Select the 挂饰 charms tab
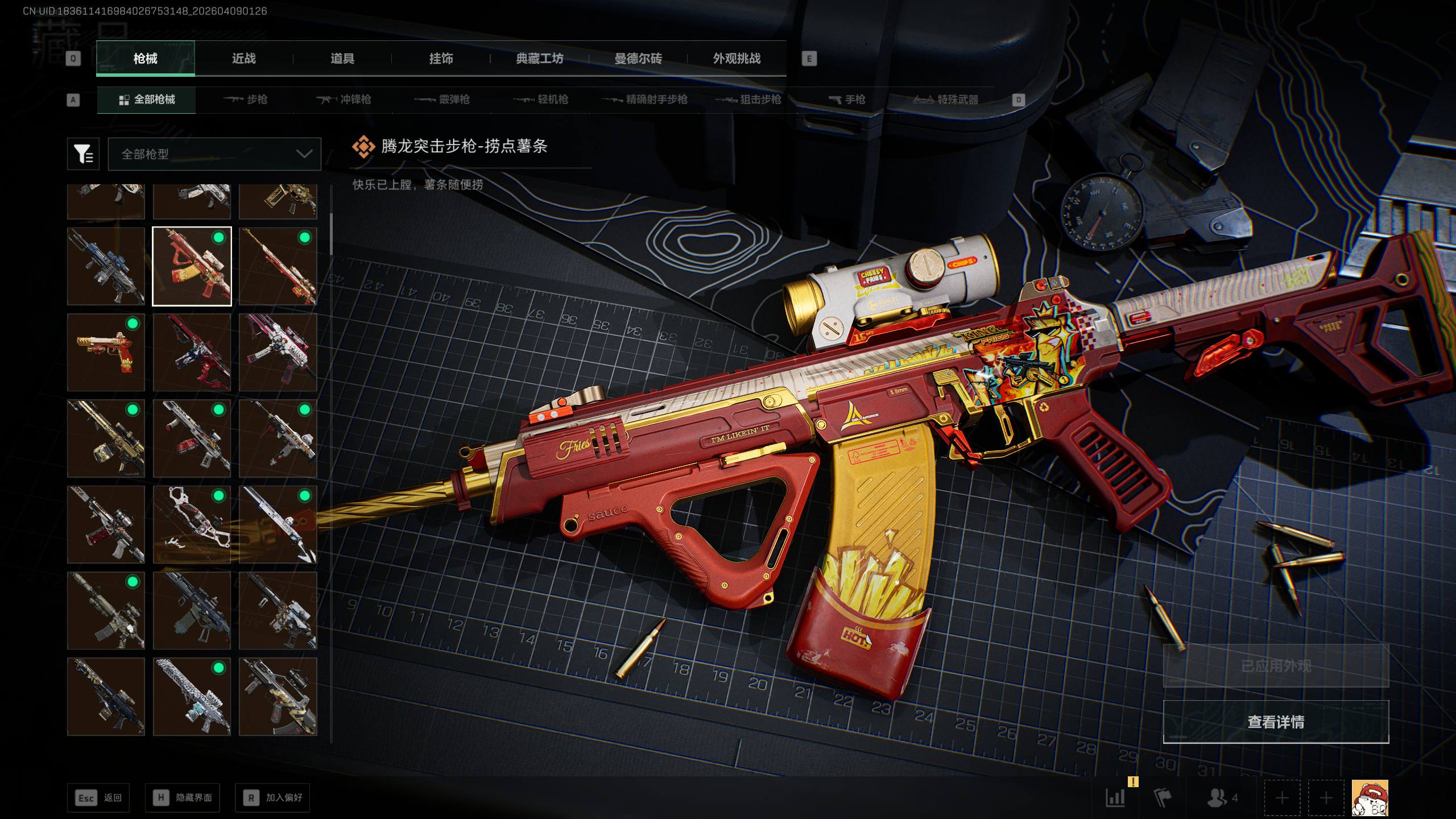 (x=441, y=59)
